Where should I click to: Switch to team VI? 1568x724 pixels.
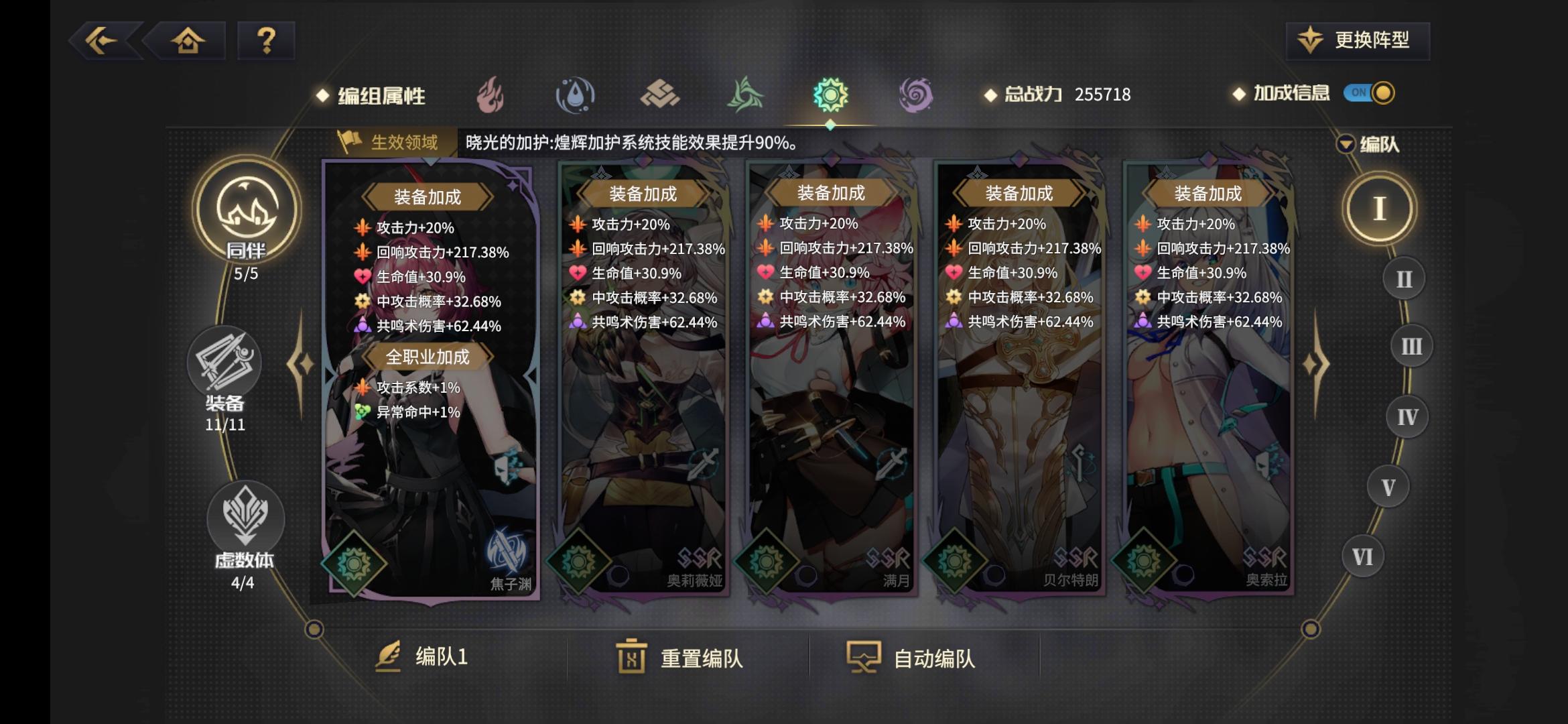point(1364,556)
